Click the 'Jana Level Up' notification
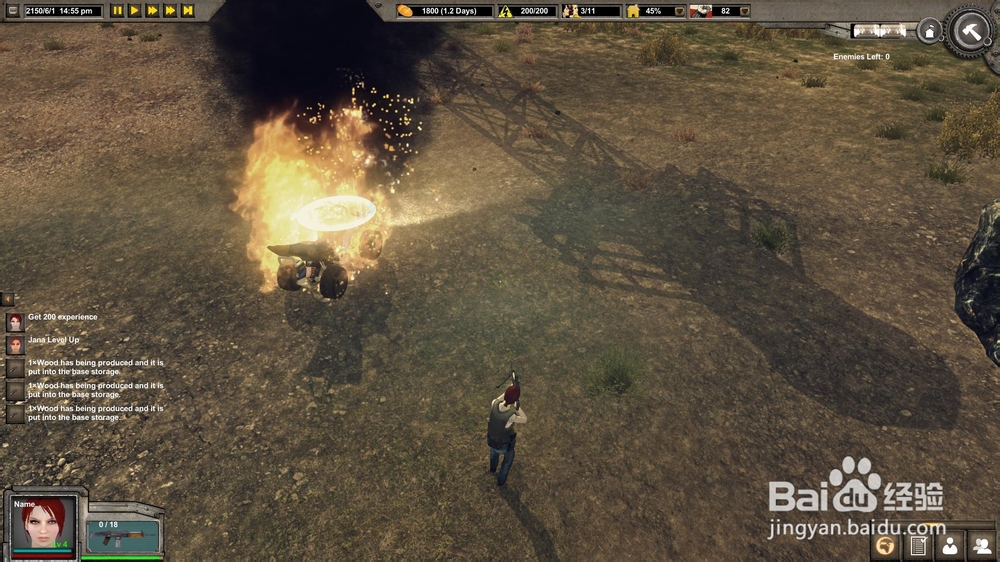The image size is (1000, 562). pos(53,340)
